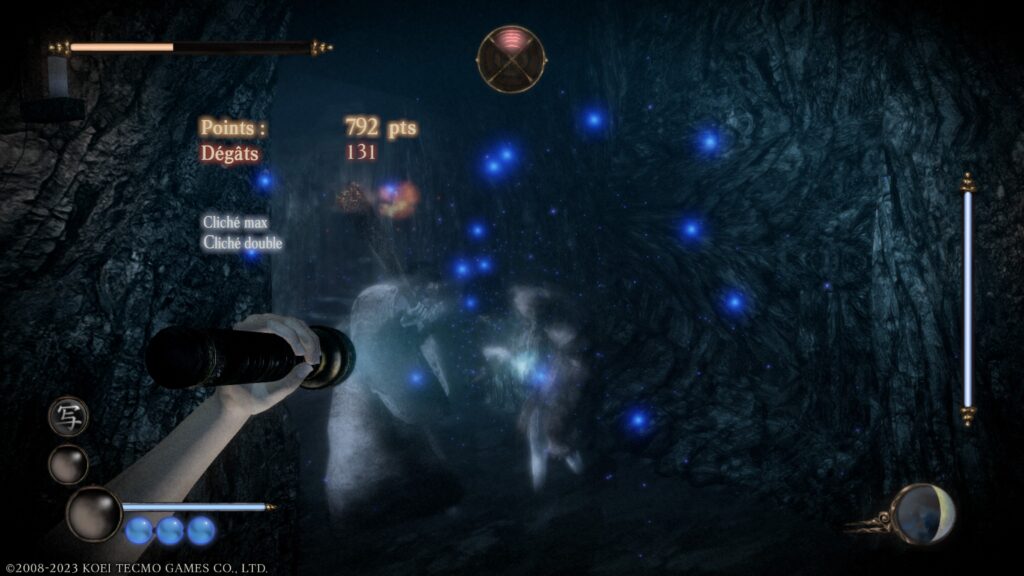1024x576 pixels.
Task: Click the crescent moon gauge icon
Action: 922,513
